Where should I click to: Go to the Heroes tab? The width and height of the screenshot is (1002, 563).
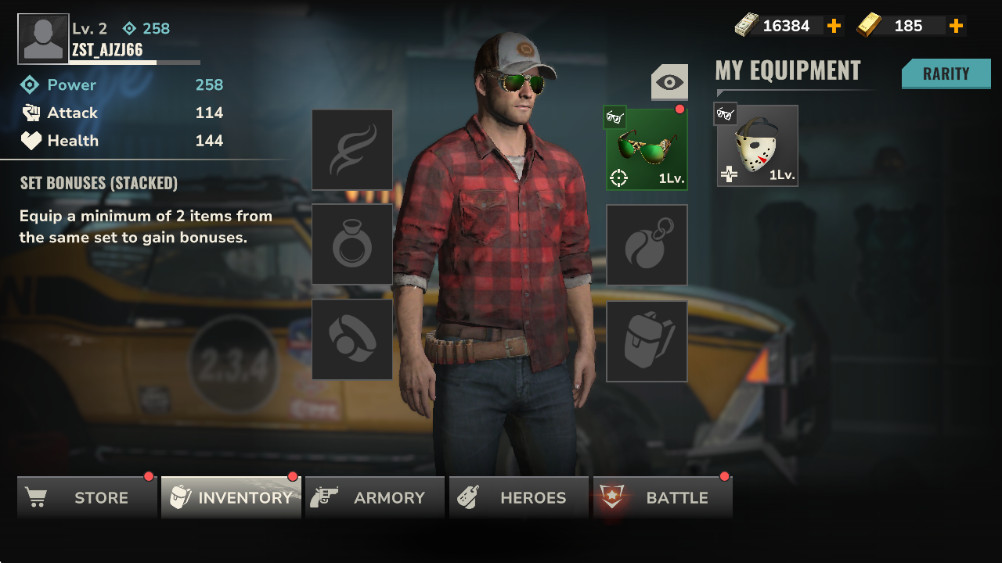click(x=519, y=497)
